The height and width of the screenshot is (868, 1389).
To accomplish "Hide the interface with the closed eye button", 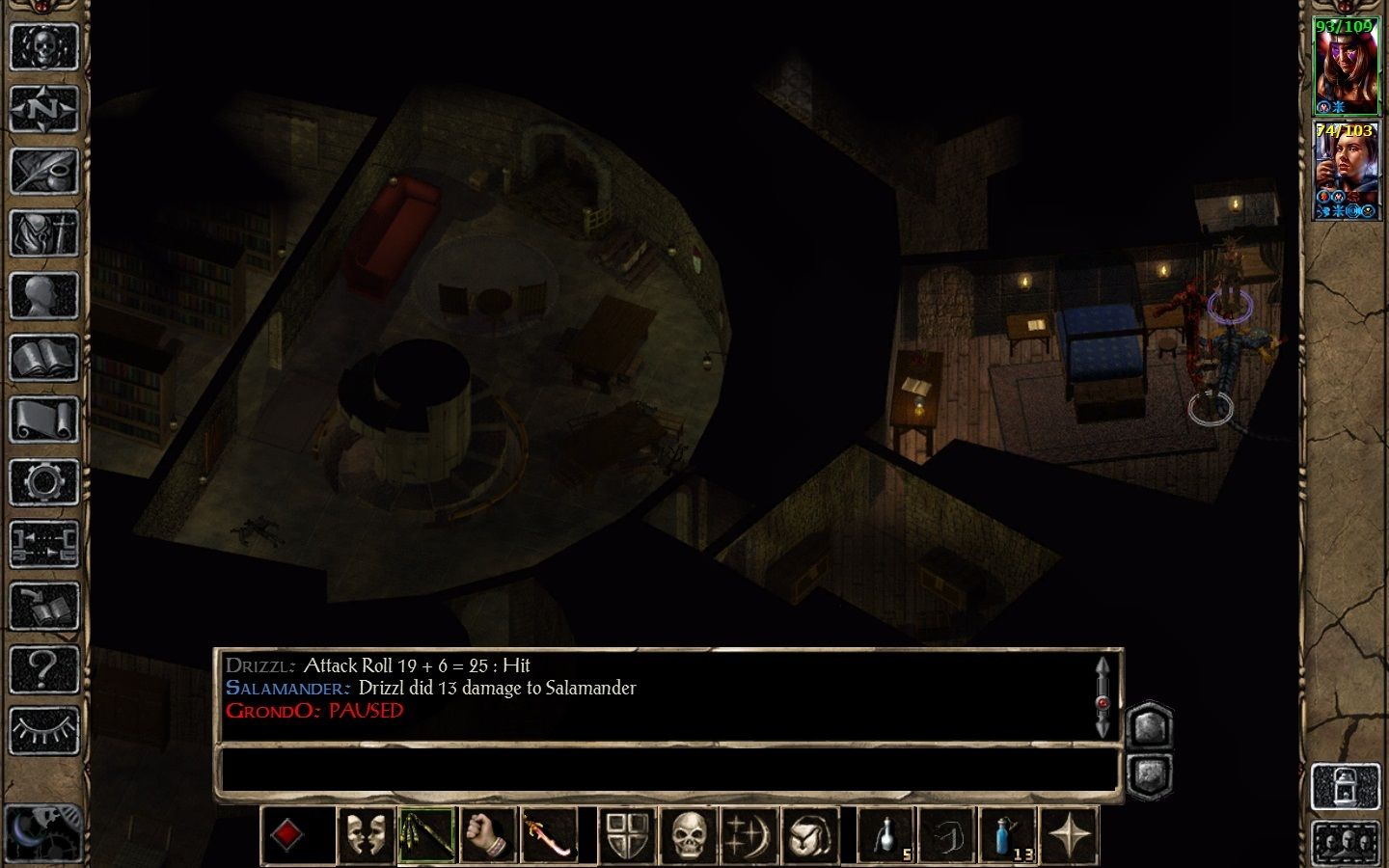I will [x=43, y=731].
